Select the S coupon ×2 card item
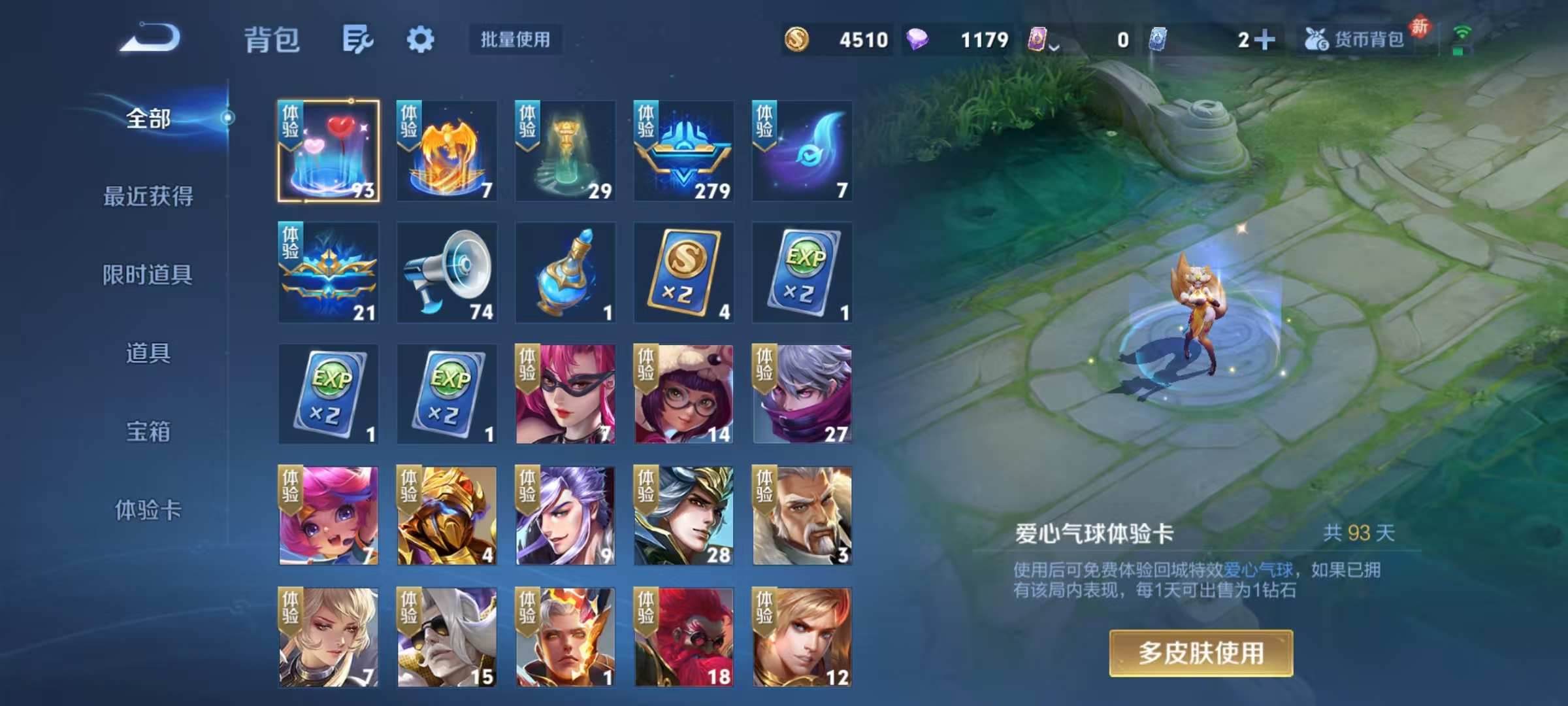Viewport: 1568px width, 706px height. (x=681, y=273)
